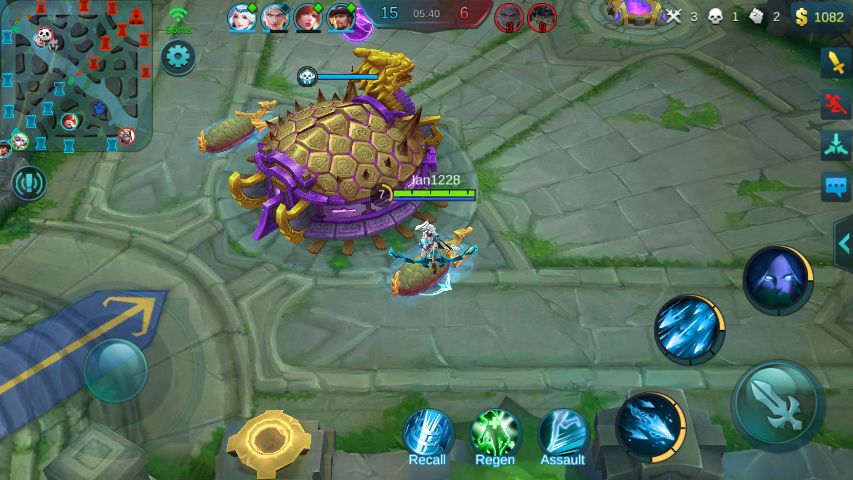Send the gather arrows signal
The width and height of the screenshot is (853, 480).
coord(835,145)
